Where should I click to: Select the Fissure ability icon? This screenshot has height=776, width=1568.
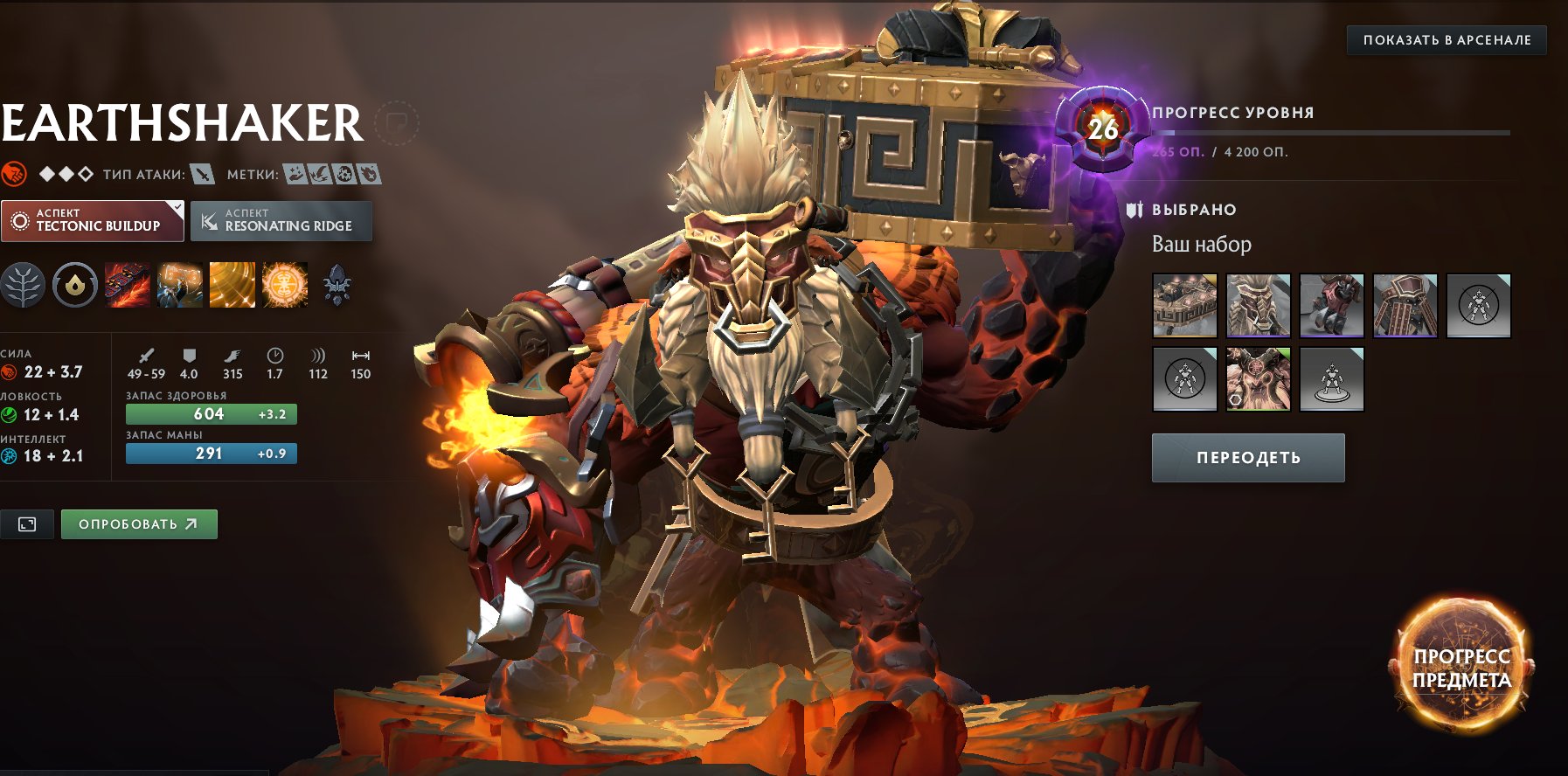[127, 287]
